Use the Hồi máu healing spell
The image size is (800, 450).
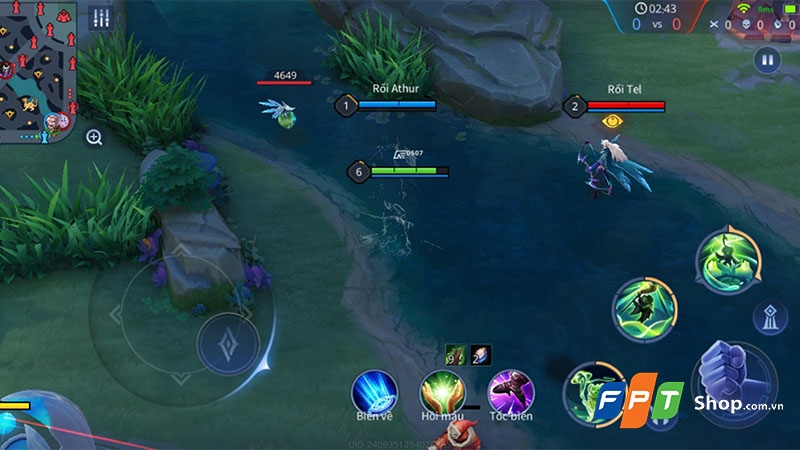pos(442,391)
